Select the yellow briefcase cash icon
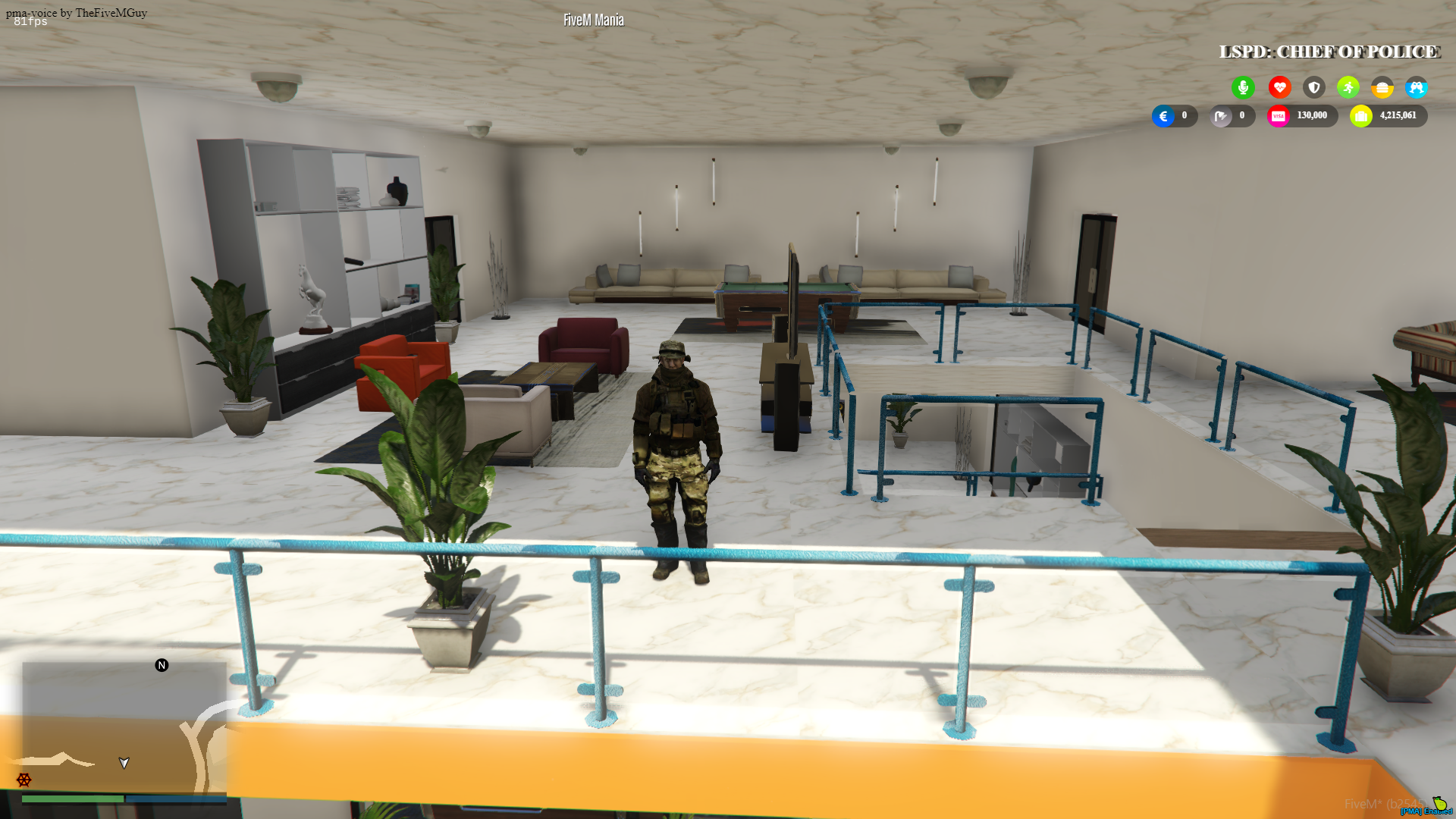The width and height of the screenshot is (1456, 819). point(1361,115)
